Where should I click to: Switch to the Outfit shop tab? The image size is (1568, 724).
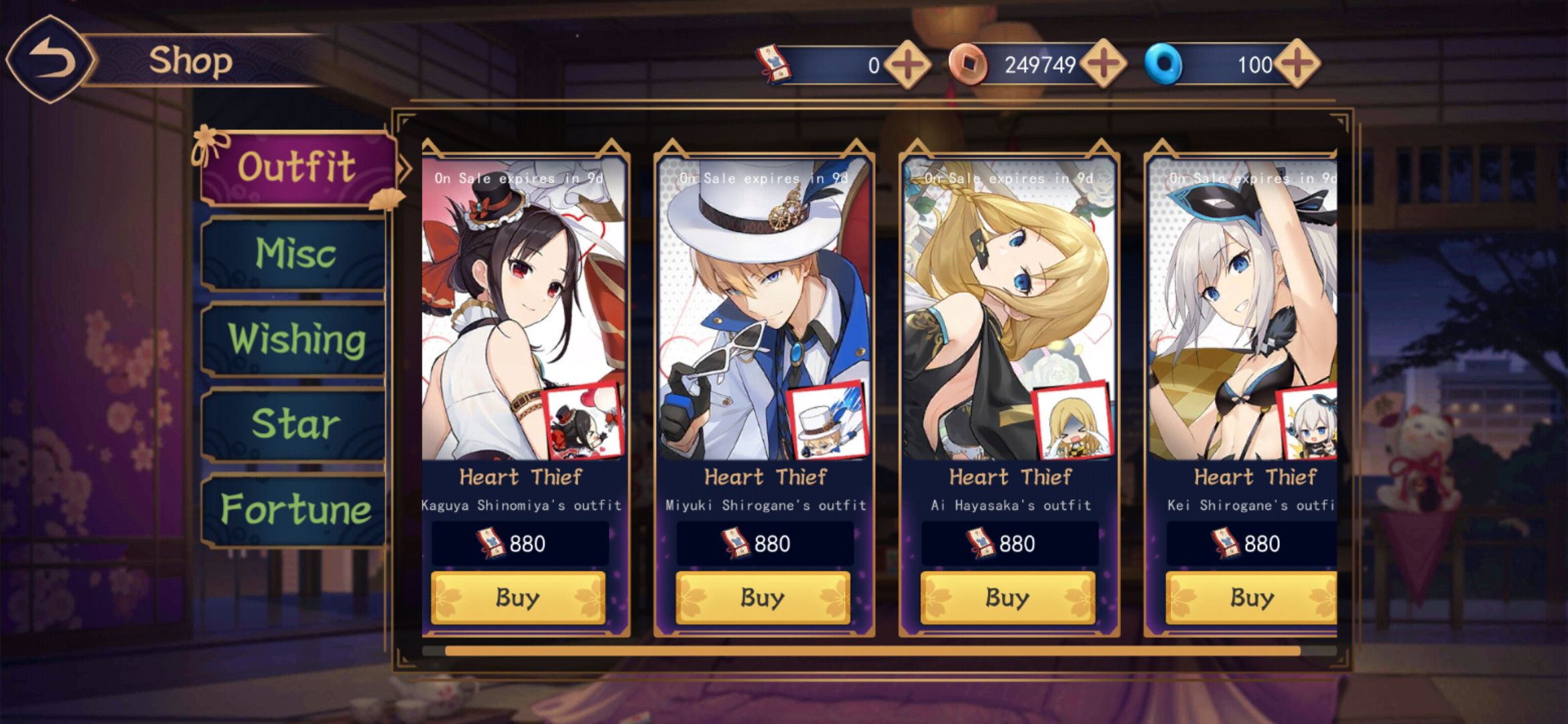(x=296, y=168)
